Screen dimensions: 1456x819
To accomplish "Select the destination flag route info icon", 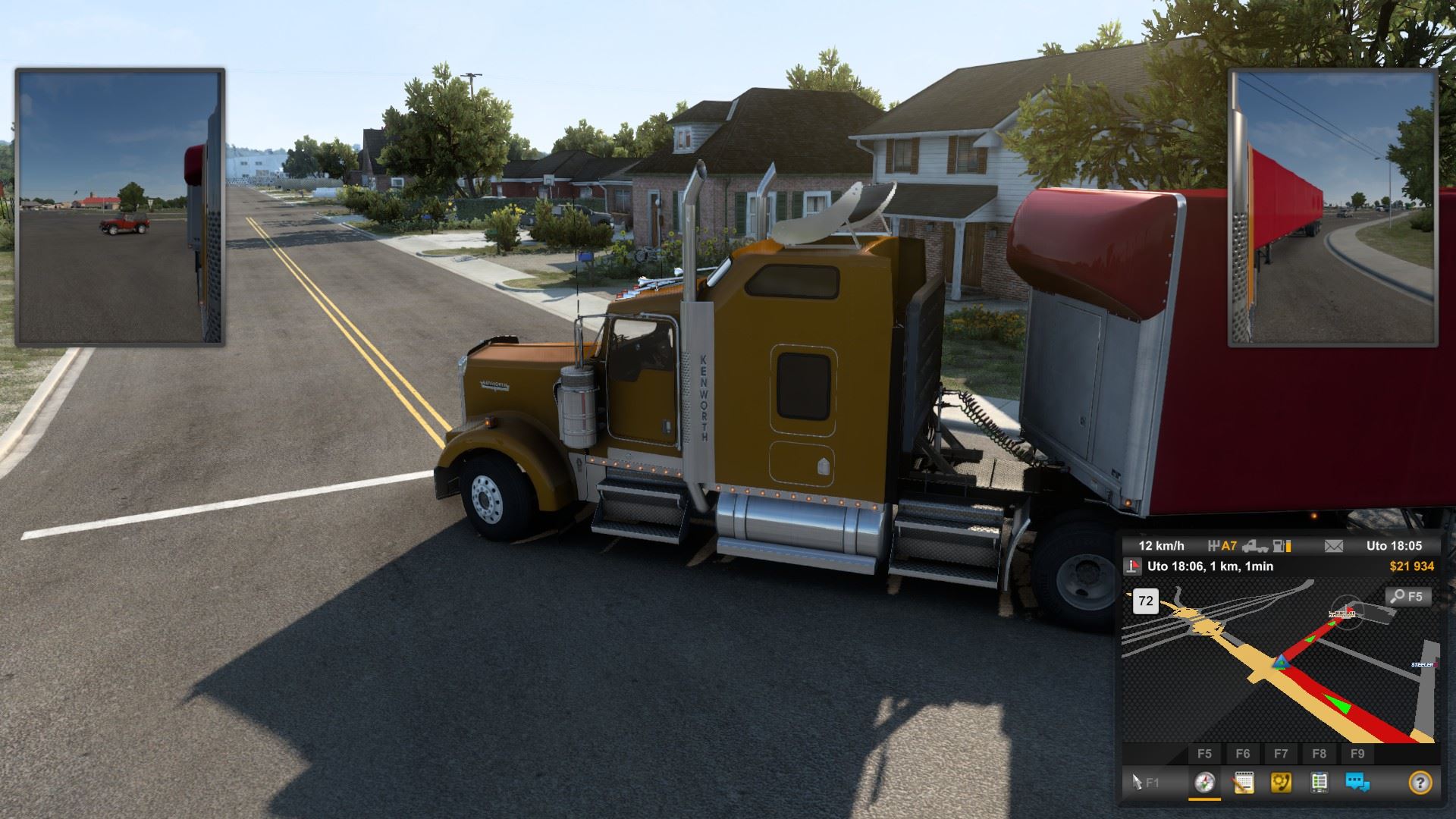I will point(1133,566).
